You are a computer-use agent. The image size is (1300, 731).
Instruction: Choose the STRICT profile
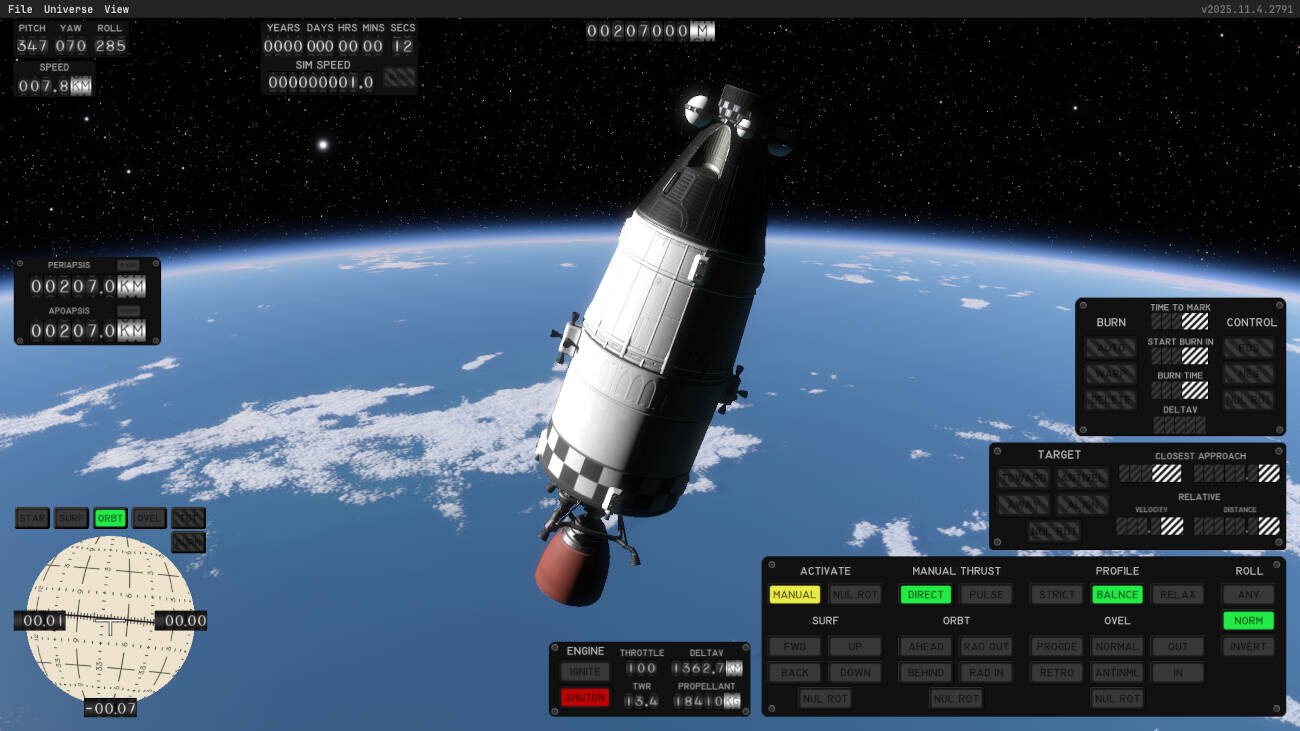[x=1056, y=595]
